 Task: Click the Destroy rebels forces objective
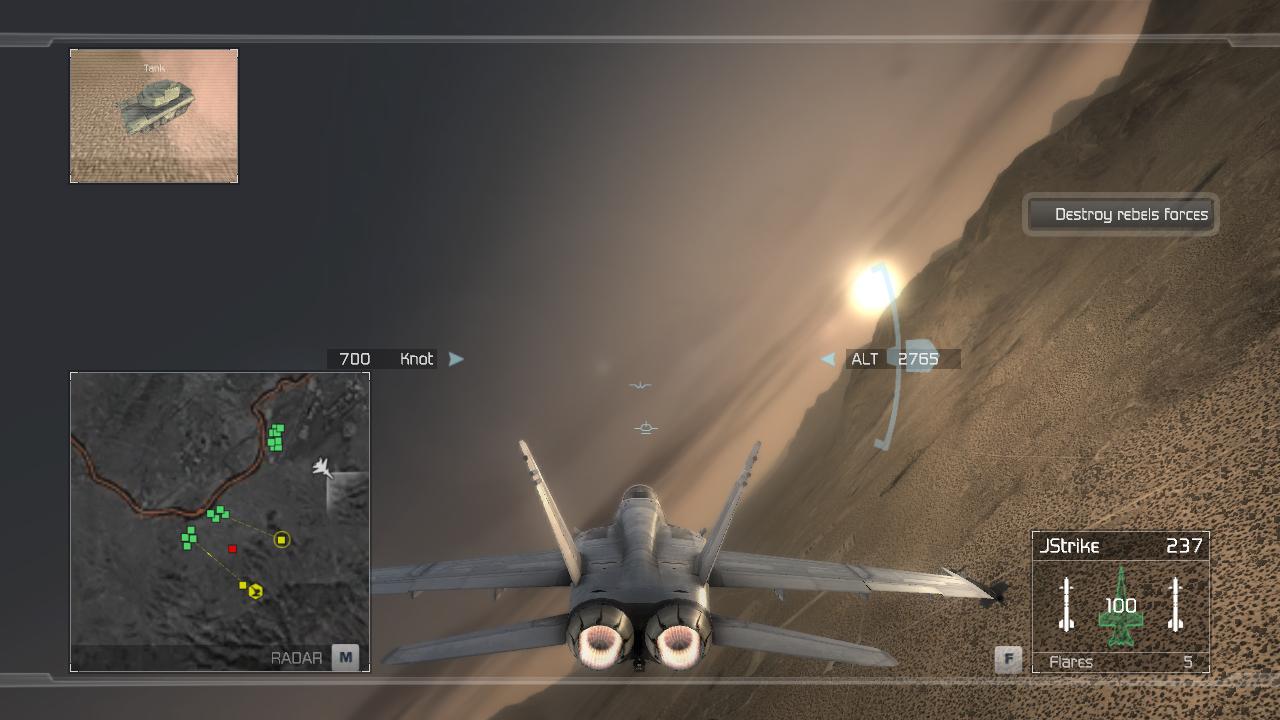[x=1121, y=214]
